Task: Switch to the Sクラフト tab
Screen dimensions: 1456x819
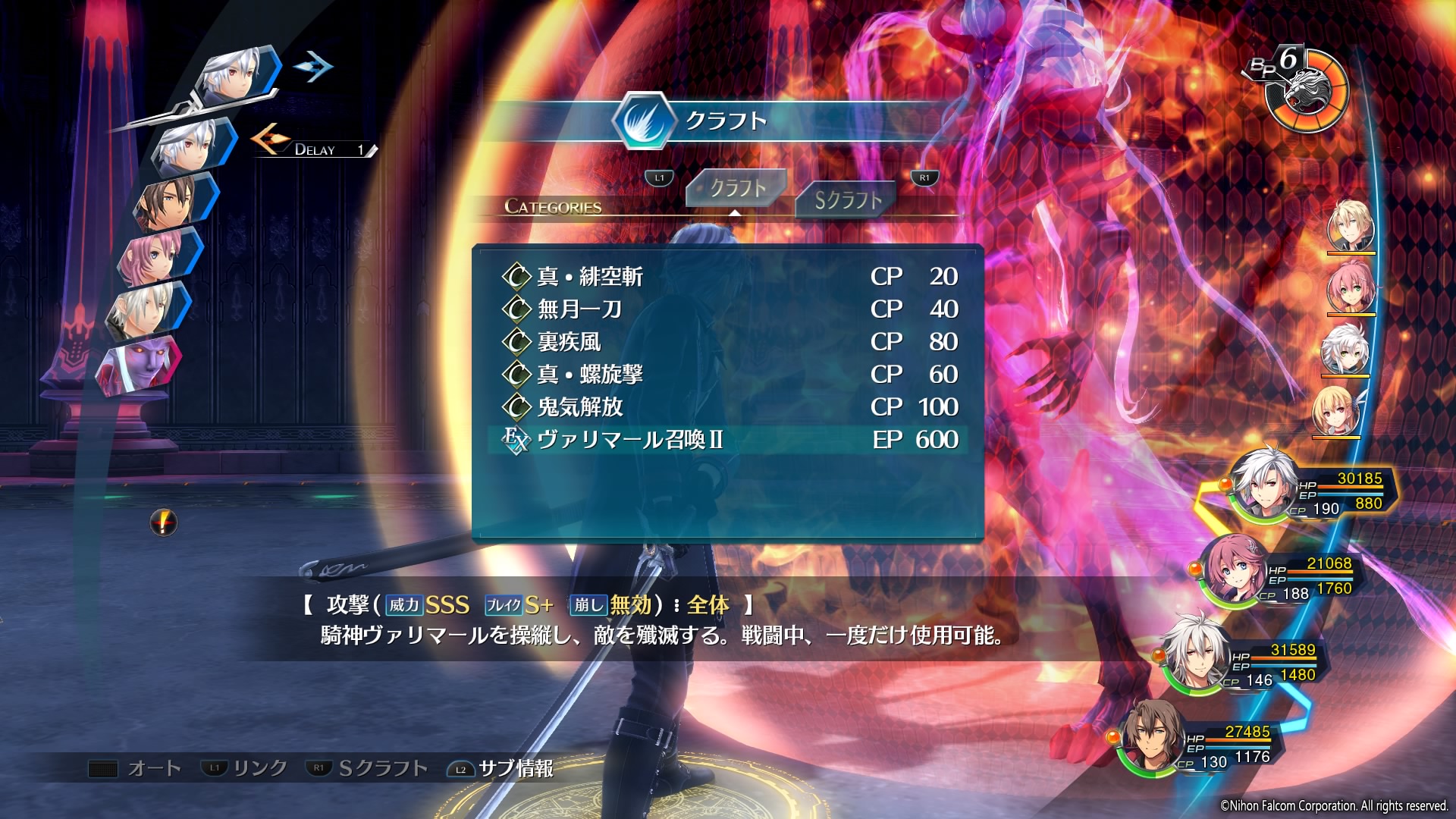Action: coord(847,199)
